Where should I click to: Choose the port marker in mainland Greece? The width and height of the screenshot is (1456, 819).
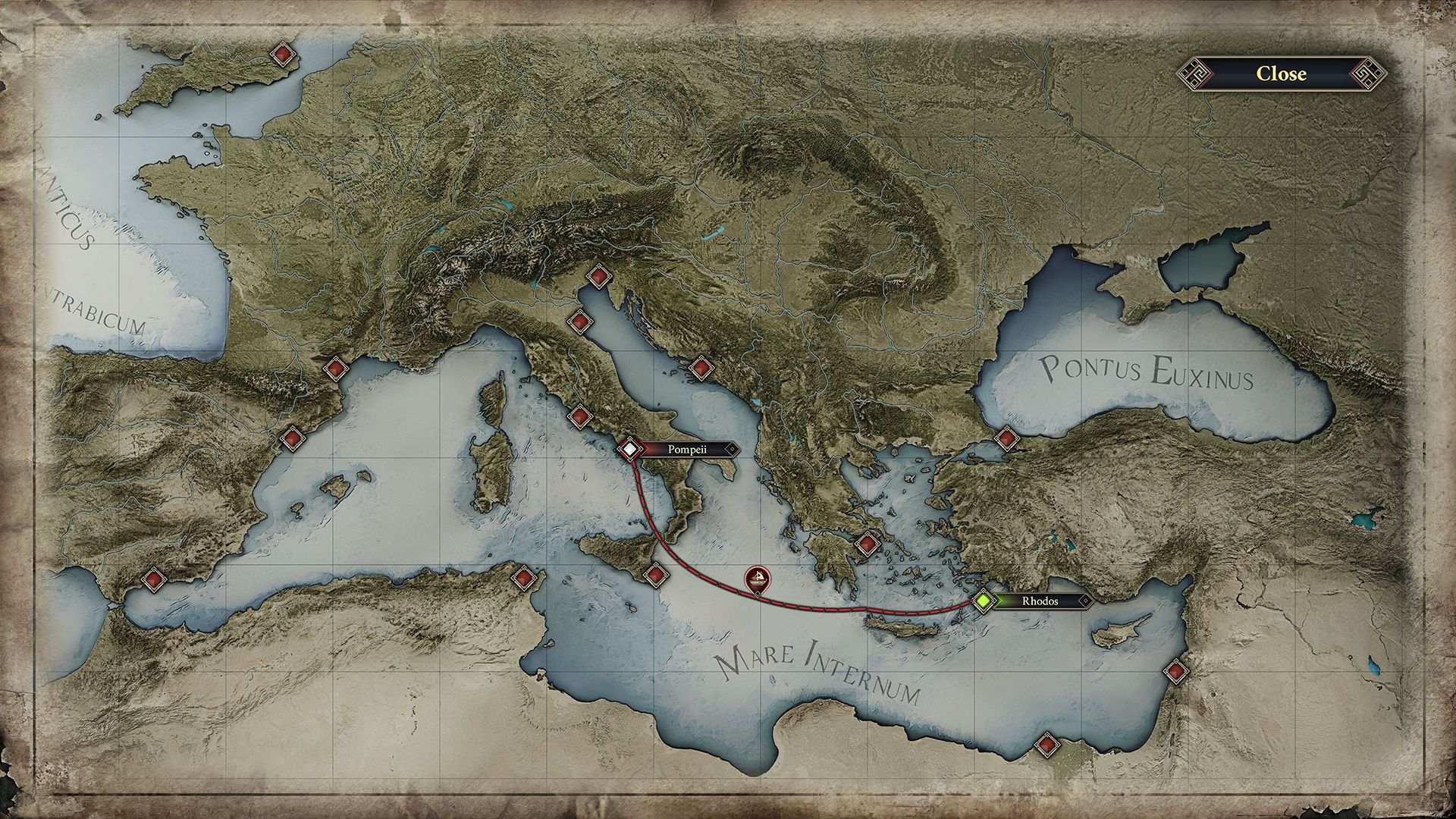pos(867,544)
